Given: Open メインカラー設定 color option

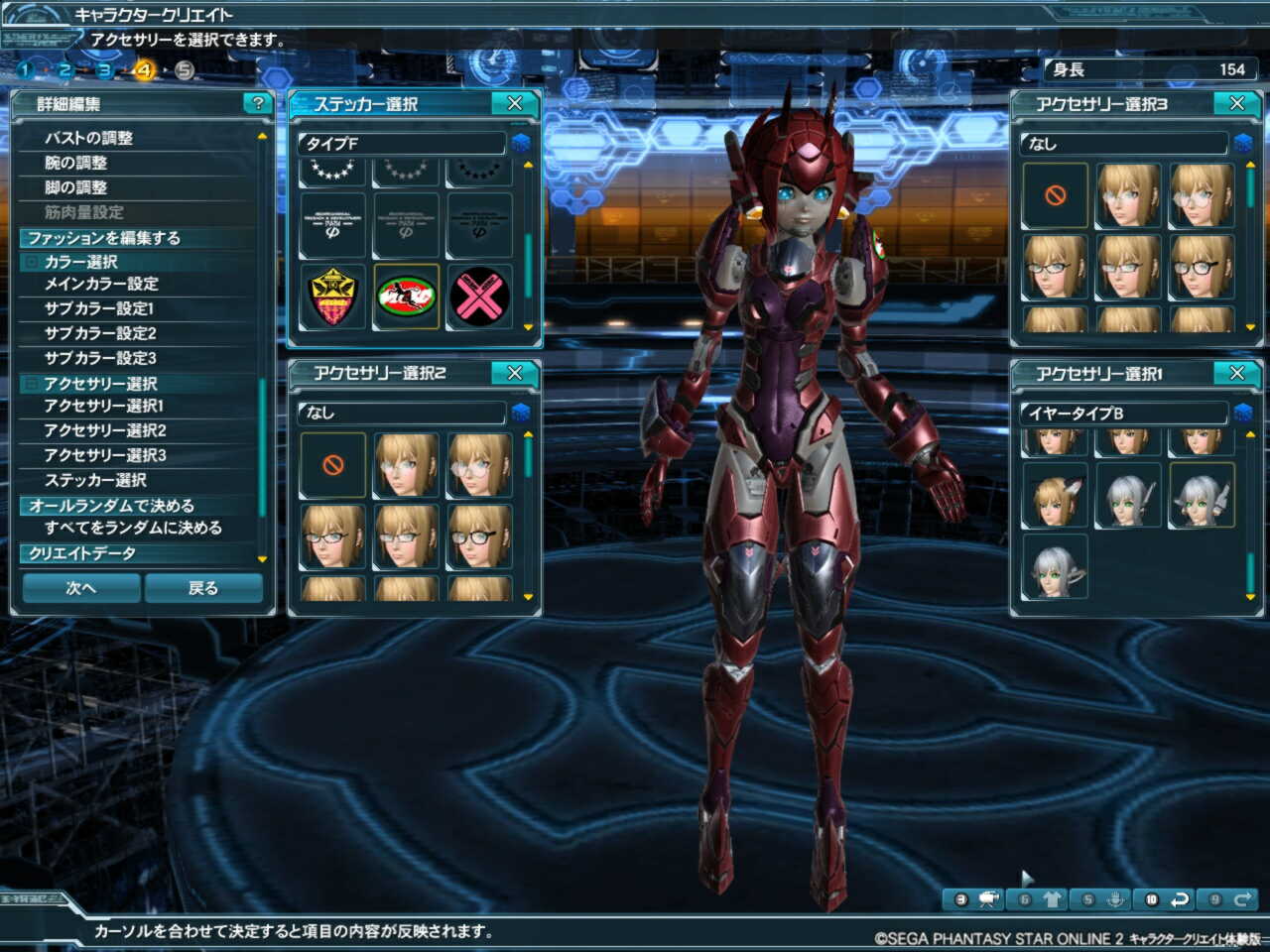Looking at the screenshot, I should pyautogui.click(x=101, y=284).
